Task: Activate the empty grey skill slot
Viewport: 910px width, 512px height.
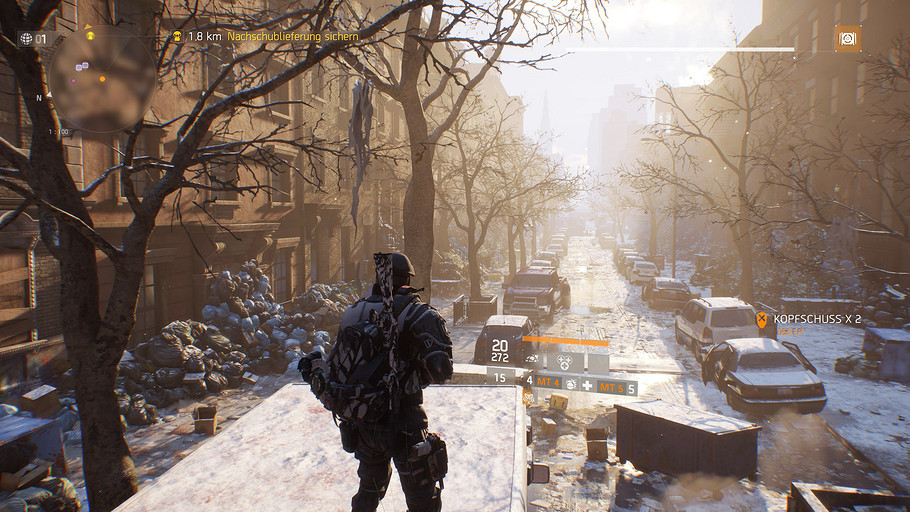Action: tap(597, 361)
